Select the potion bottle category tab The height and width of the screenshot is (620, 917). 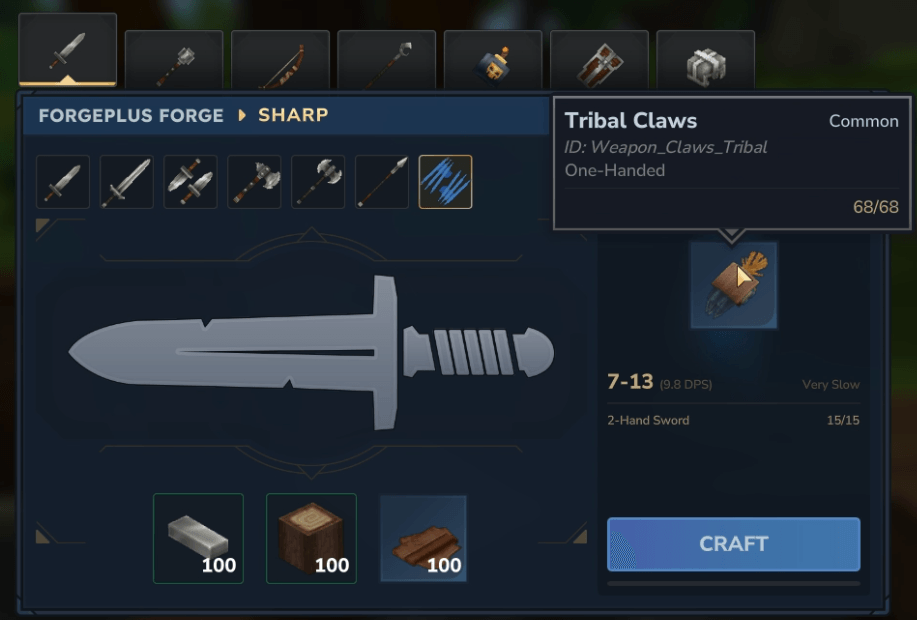tap(493, 60)
